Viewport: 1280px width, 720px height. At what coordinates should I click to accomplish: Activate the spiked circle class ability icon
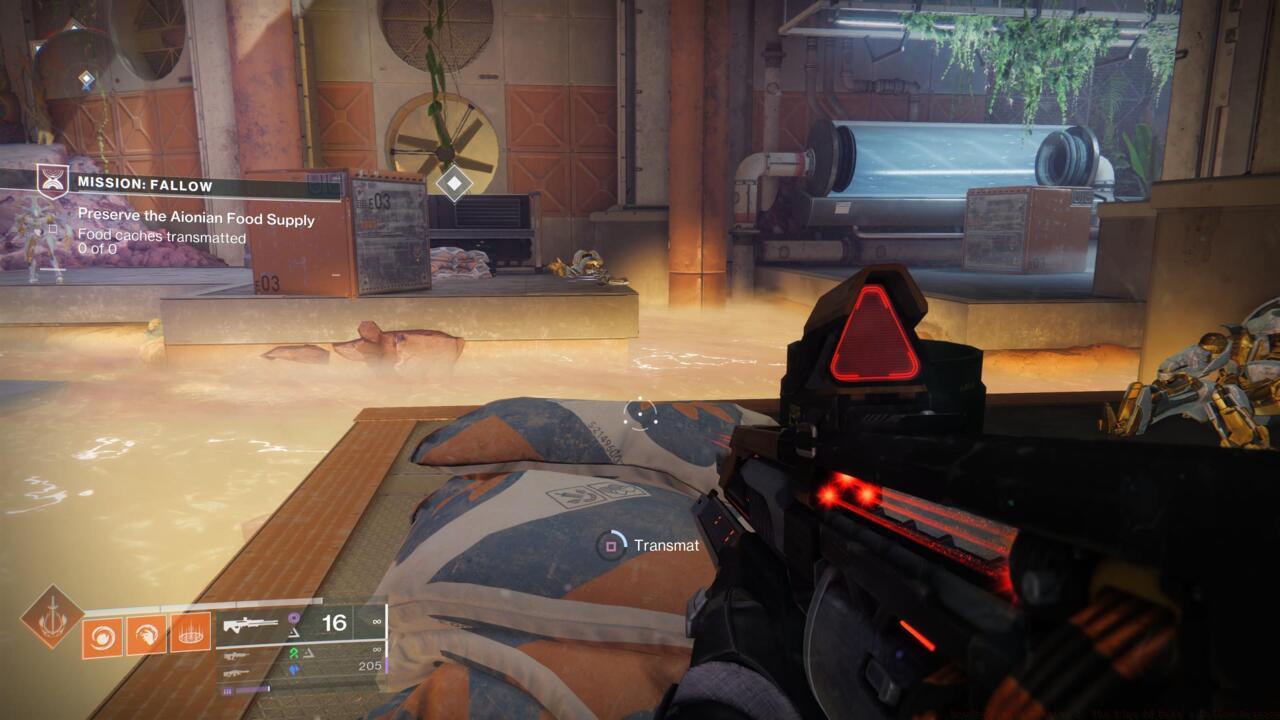coord(190,633)
